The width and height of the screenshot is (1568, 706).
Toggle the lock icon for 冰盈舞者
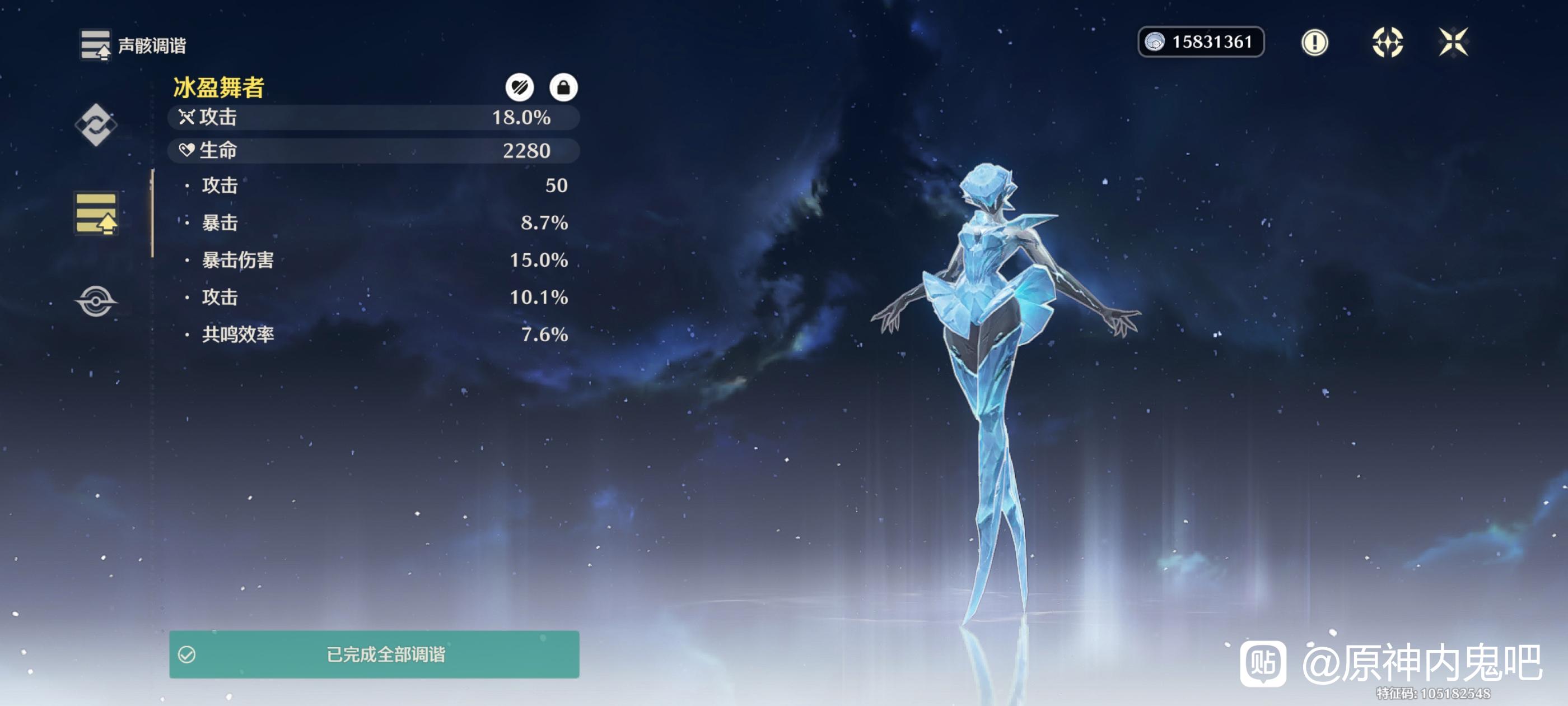pos(563,88)
